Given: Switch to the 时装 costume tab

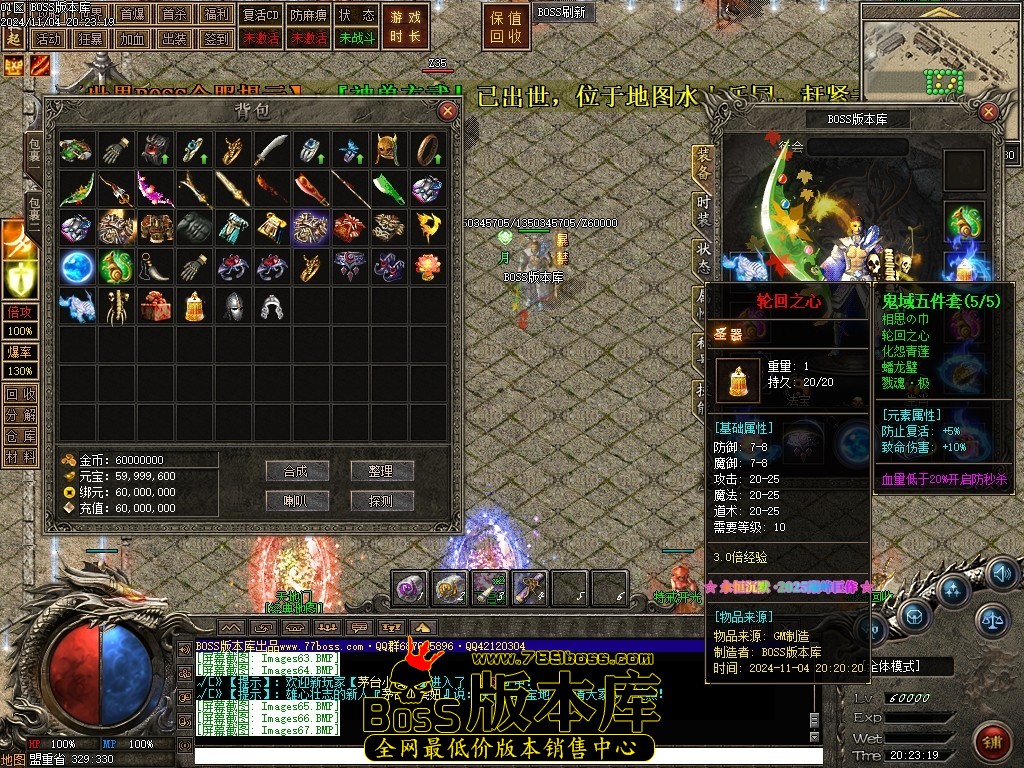Looking at the screenshot, I should (x=704, y=211).
